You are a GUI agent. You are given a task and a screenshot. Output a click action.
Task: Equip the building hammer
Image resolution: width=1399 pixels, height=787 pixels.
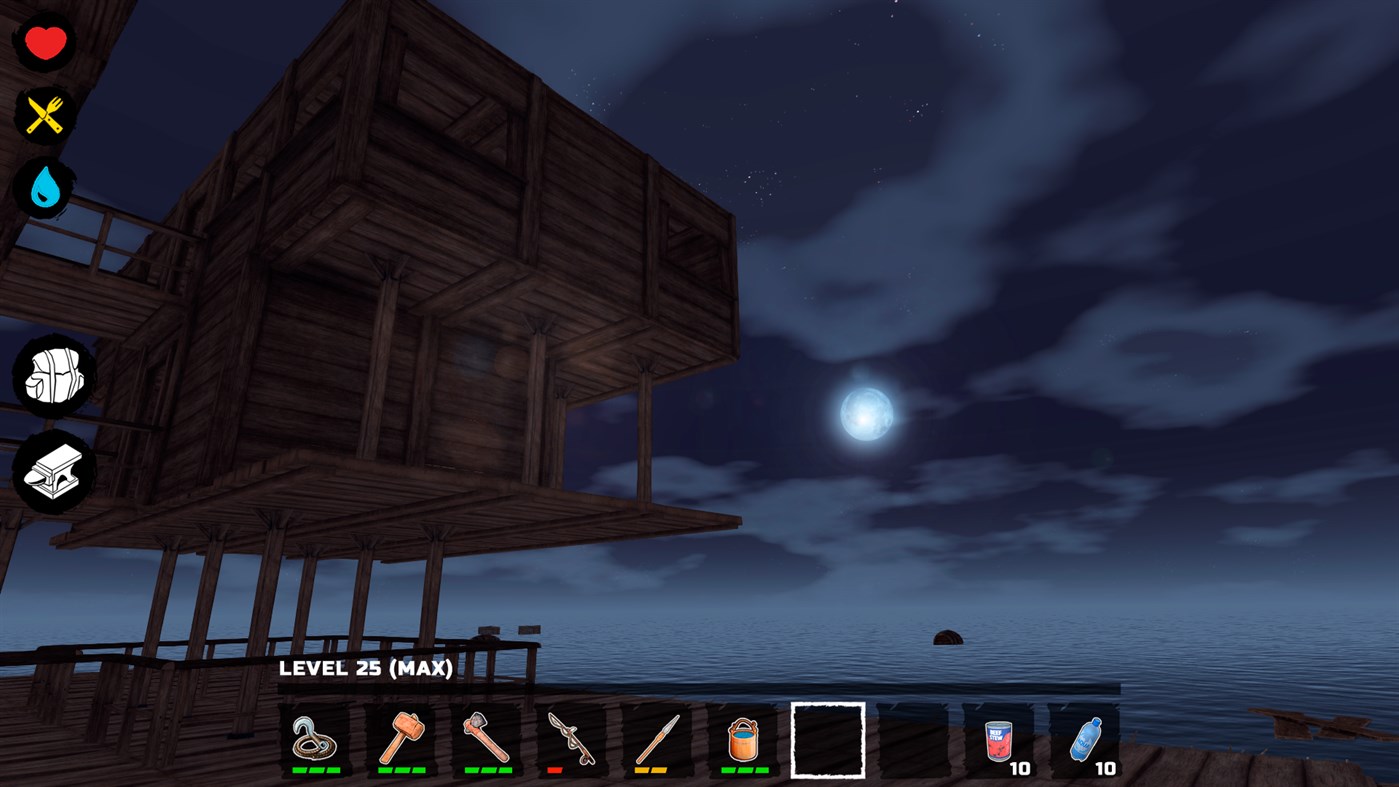tap(401, 740)
